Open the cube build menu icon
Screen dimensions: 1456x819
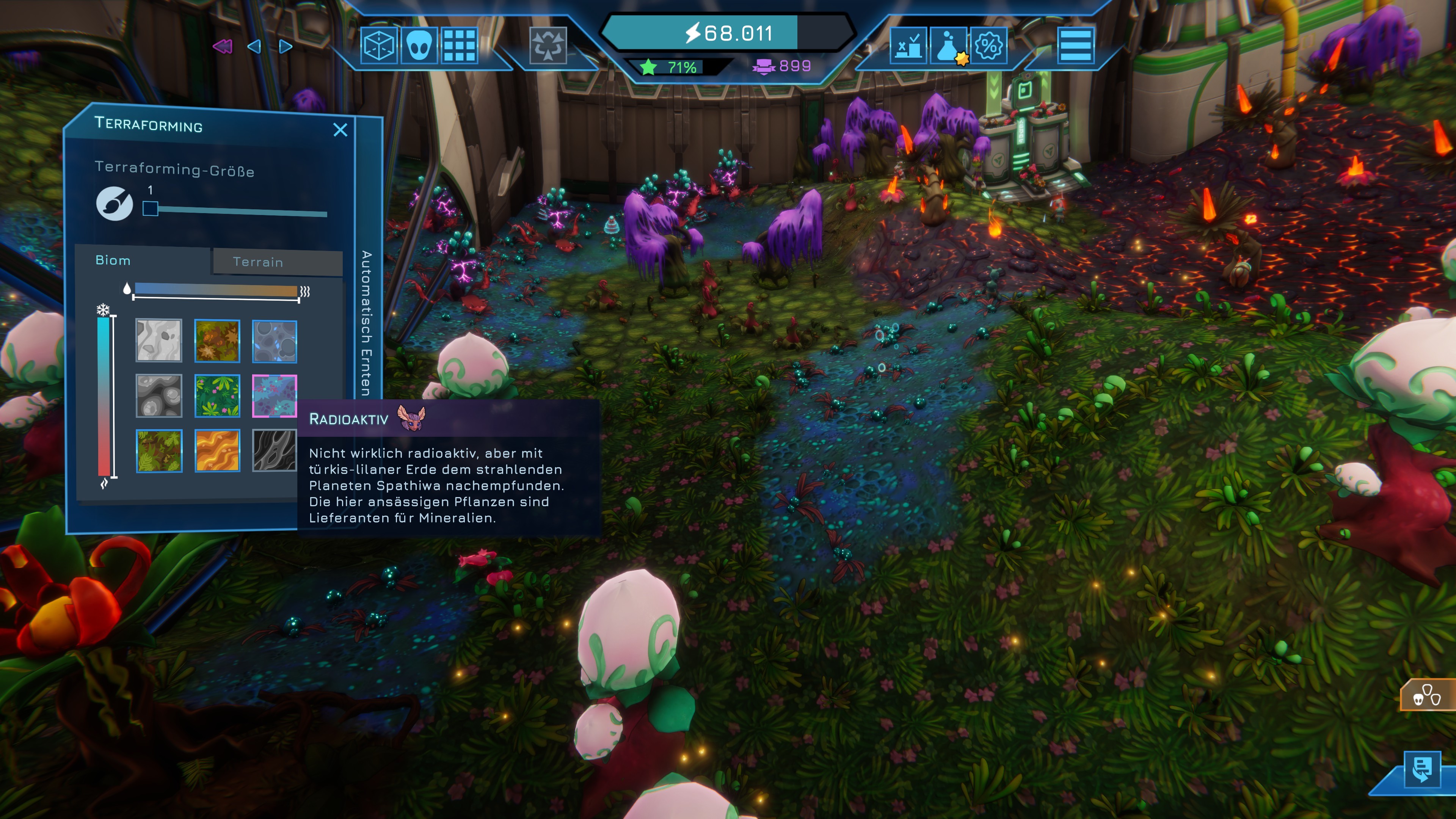378,45
